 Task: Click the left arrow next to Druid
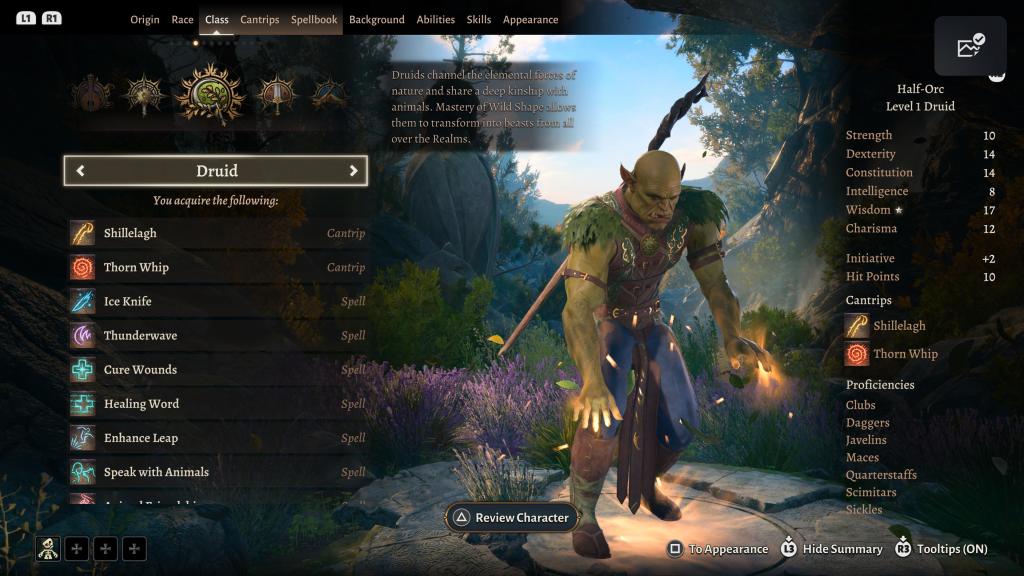tap(80, 171)
